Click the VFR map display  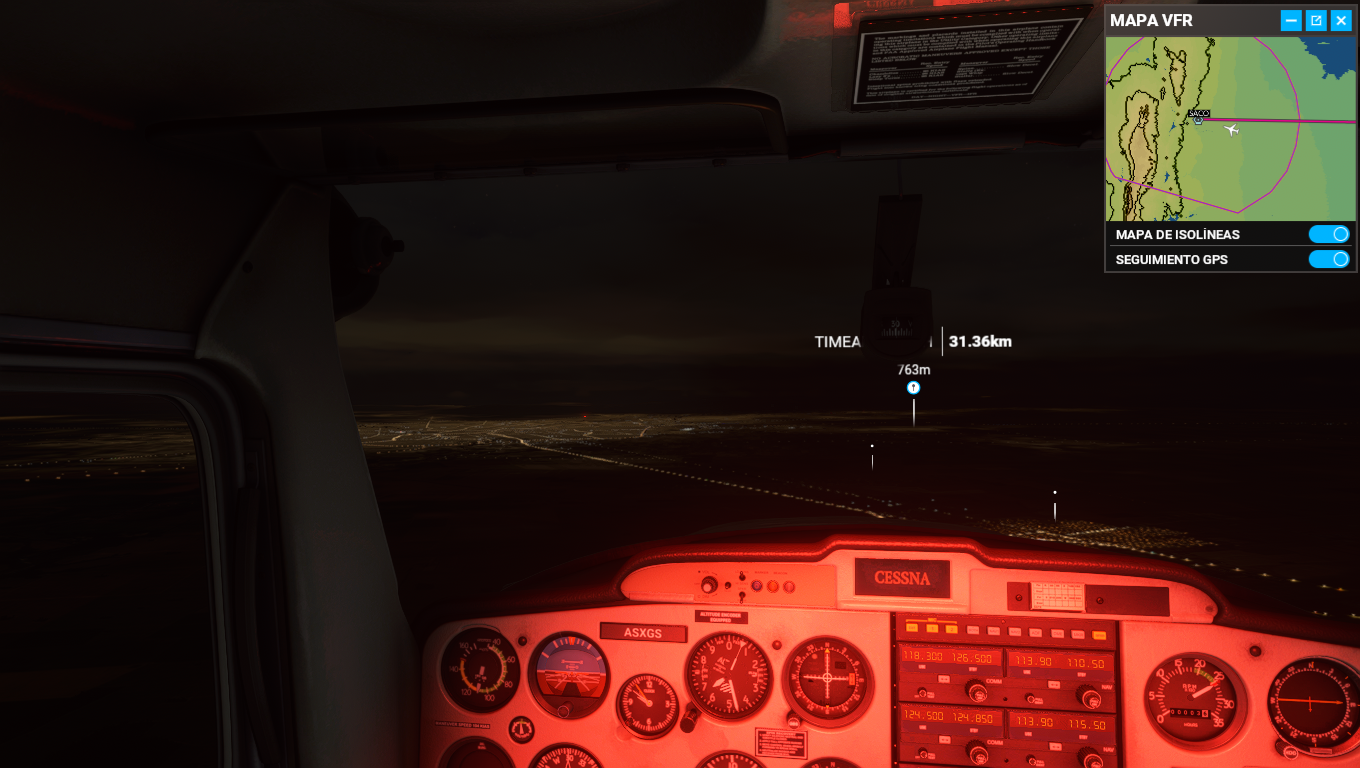click(x=1229, y=129)
